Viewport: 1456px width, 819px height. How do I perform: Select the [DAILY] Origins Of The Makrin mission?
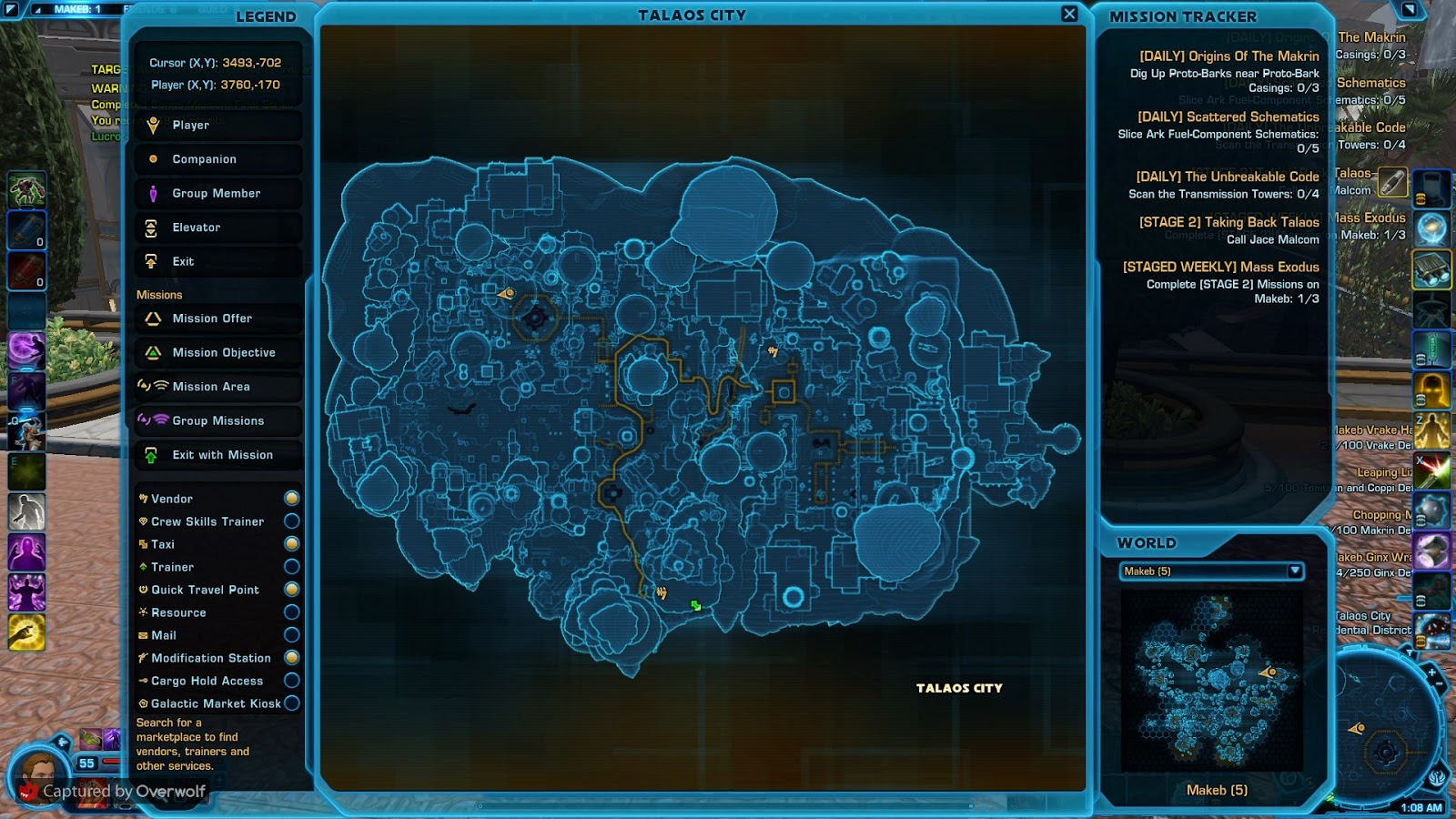click(1228, 56)
